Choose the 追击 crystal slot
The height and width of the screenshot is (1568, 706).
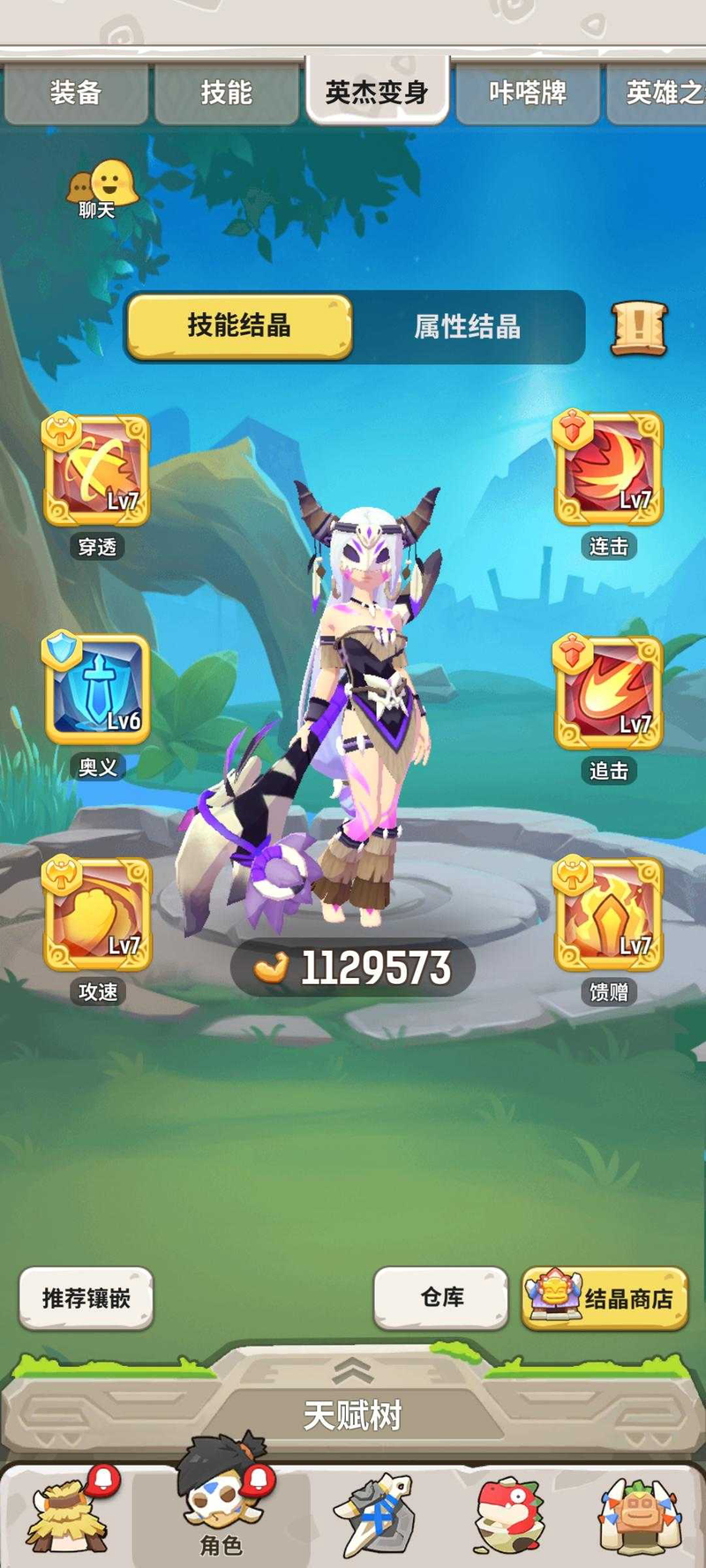(x=608, y=693)
